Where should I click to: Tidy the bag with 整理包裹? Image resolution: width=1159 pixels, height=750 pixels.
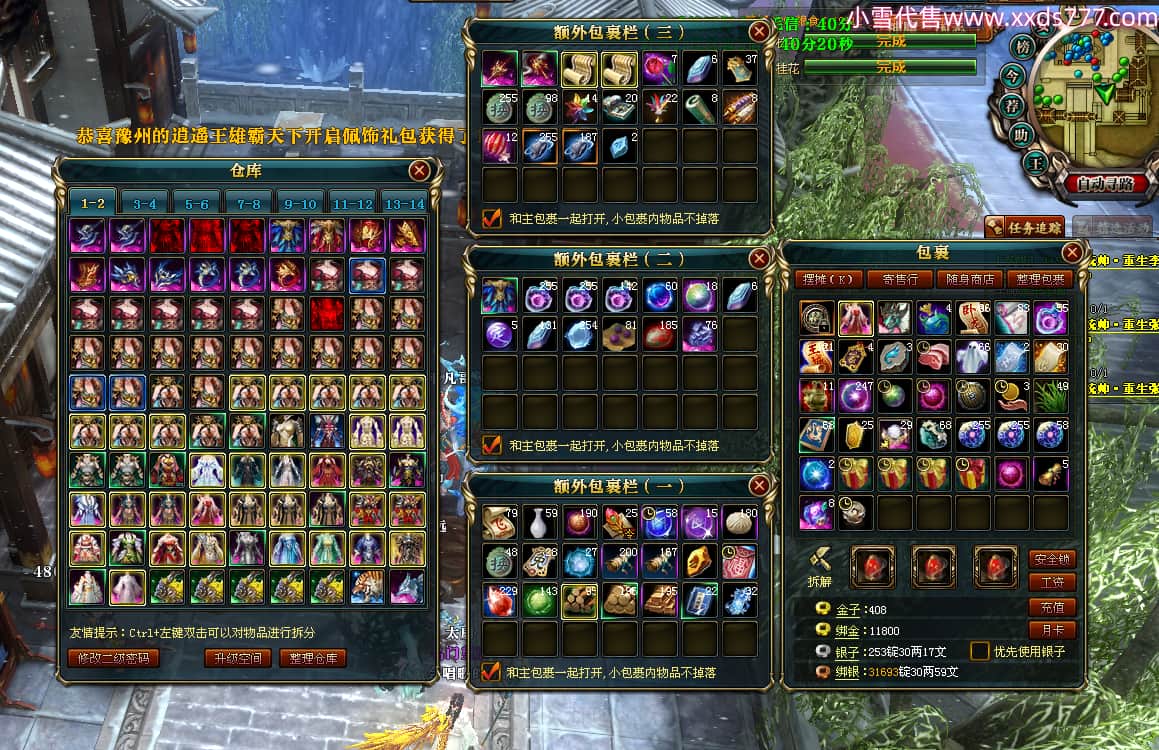(1041, 279)
